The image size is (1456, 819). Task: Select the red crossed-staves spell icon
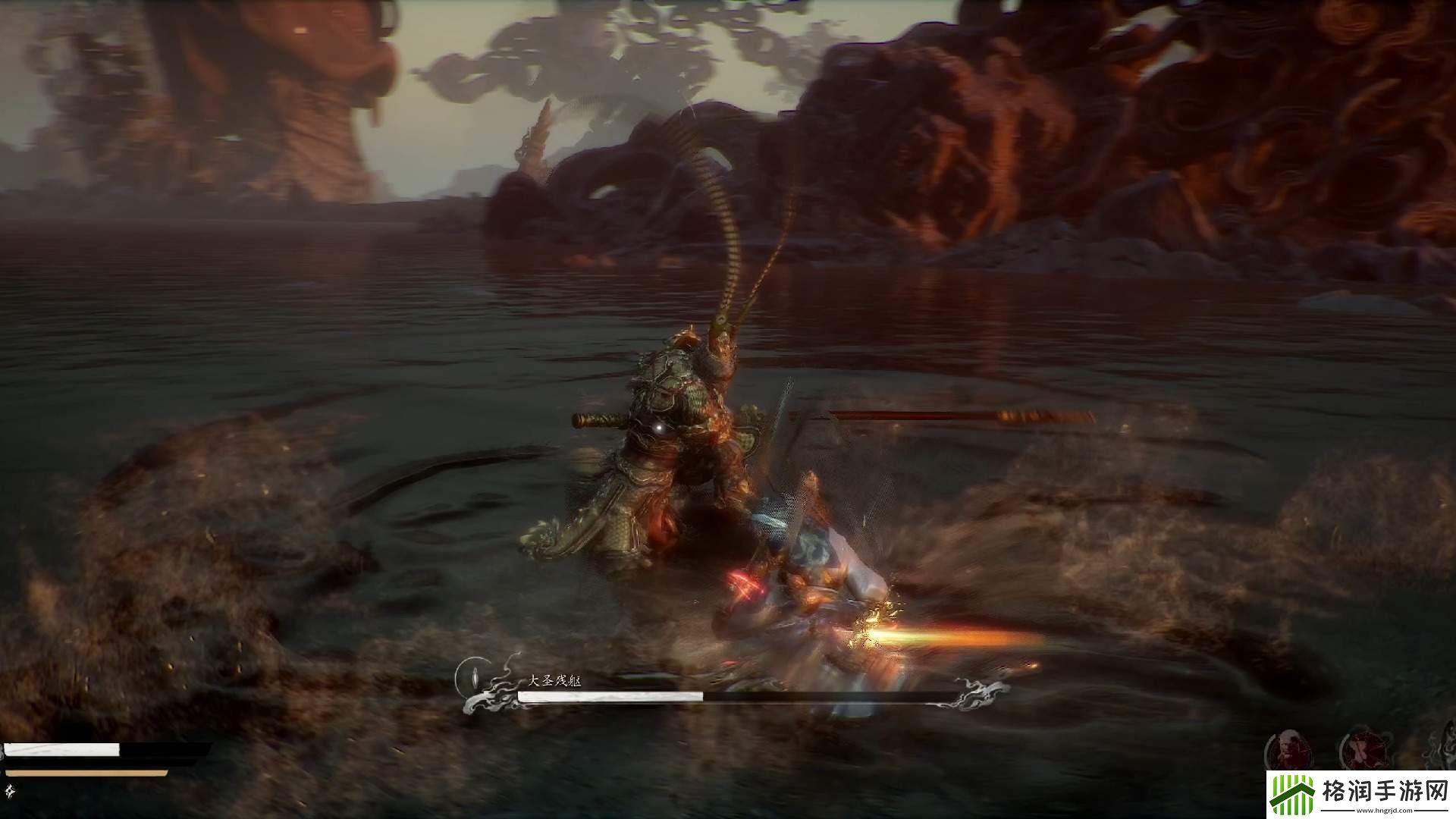point(1359,751)
